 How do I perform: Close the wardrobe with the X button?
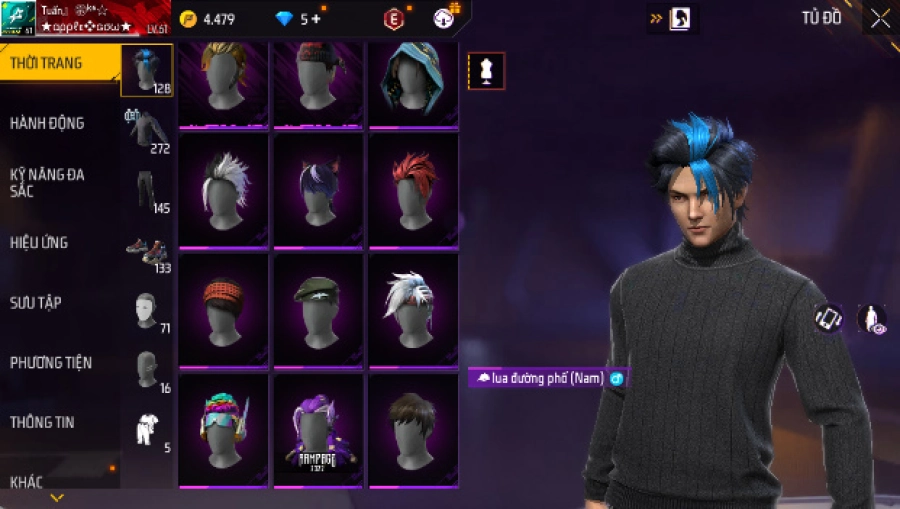[x=880, y=18]
